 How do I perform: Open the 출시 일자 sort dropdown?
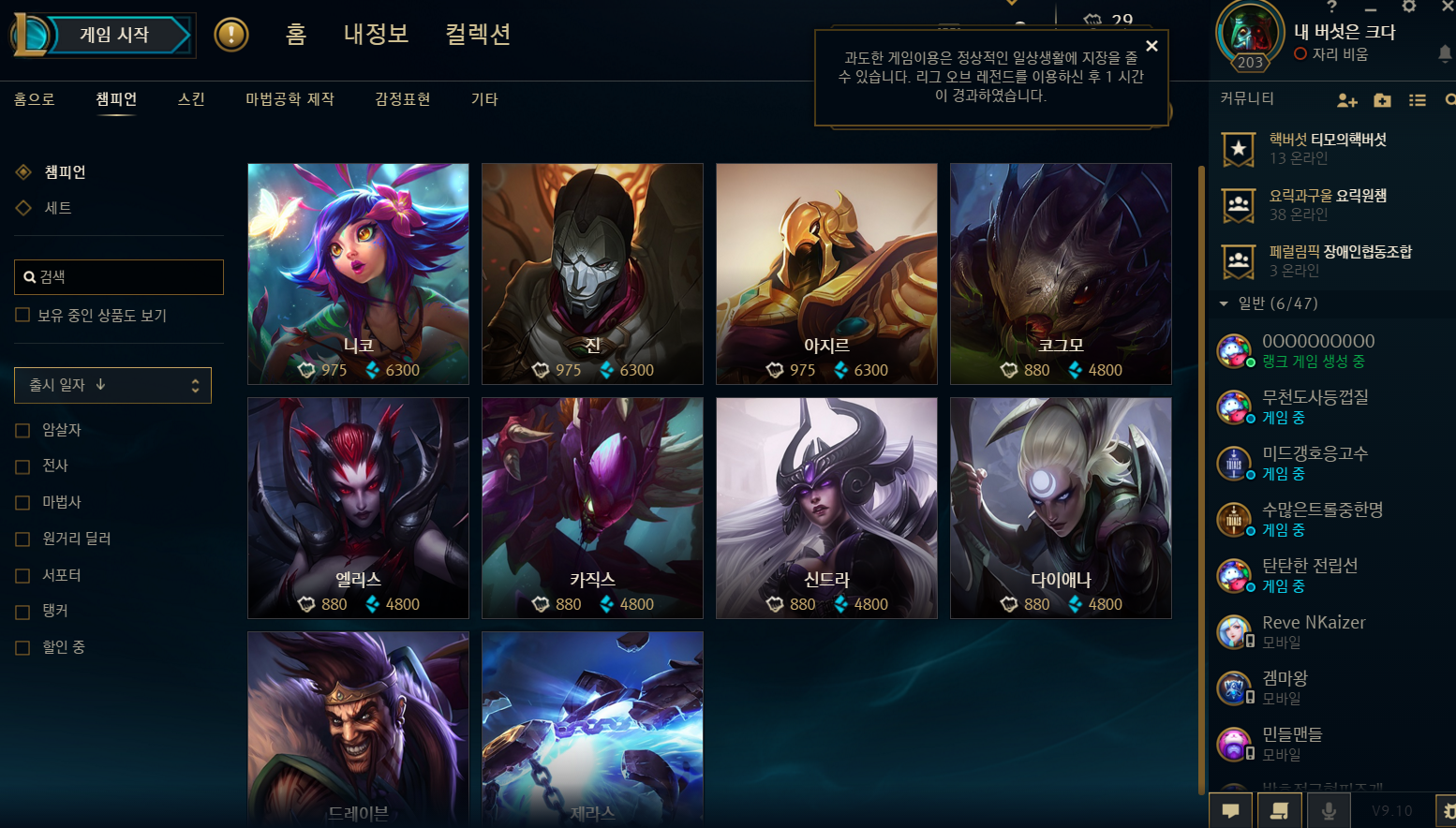(112, 385)
